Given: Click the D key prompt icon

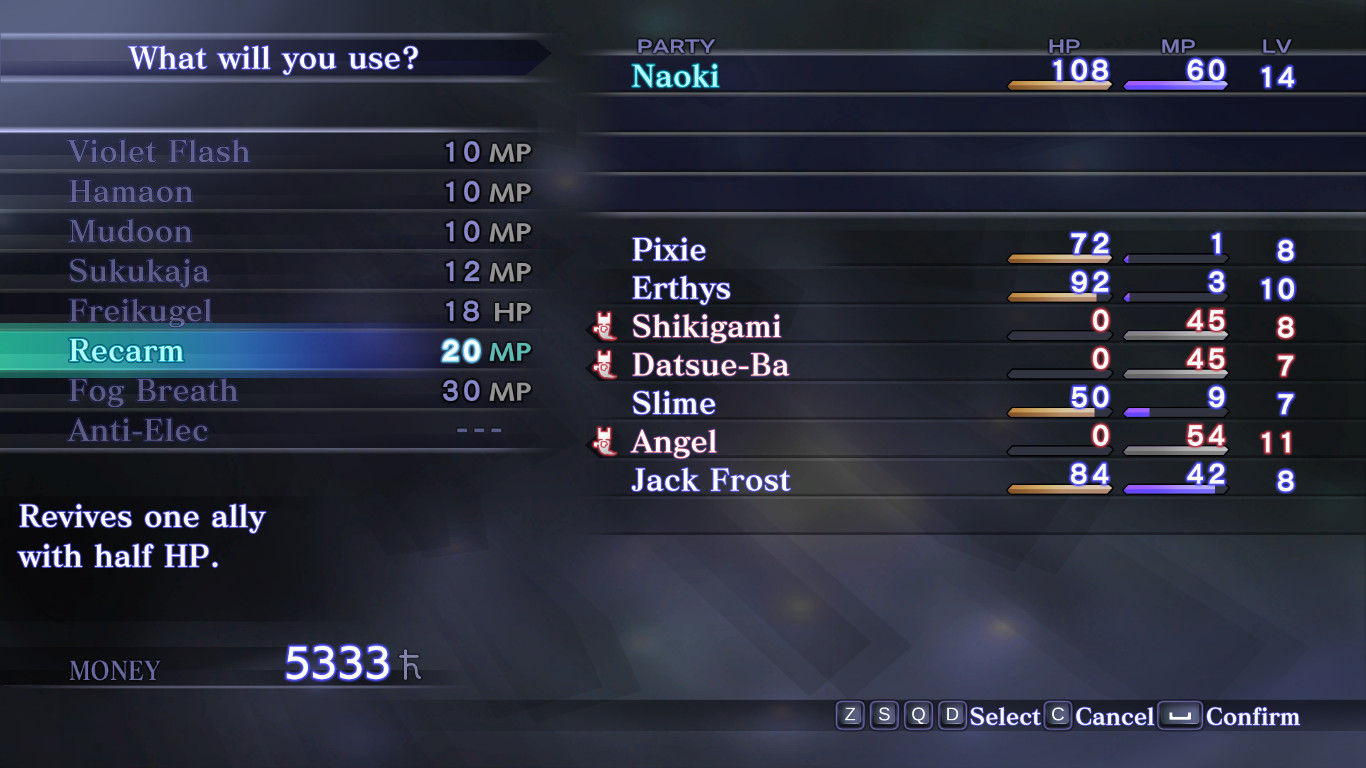Looking at the screenshot, I should 953,716.
